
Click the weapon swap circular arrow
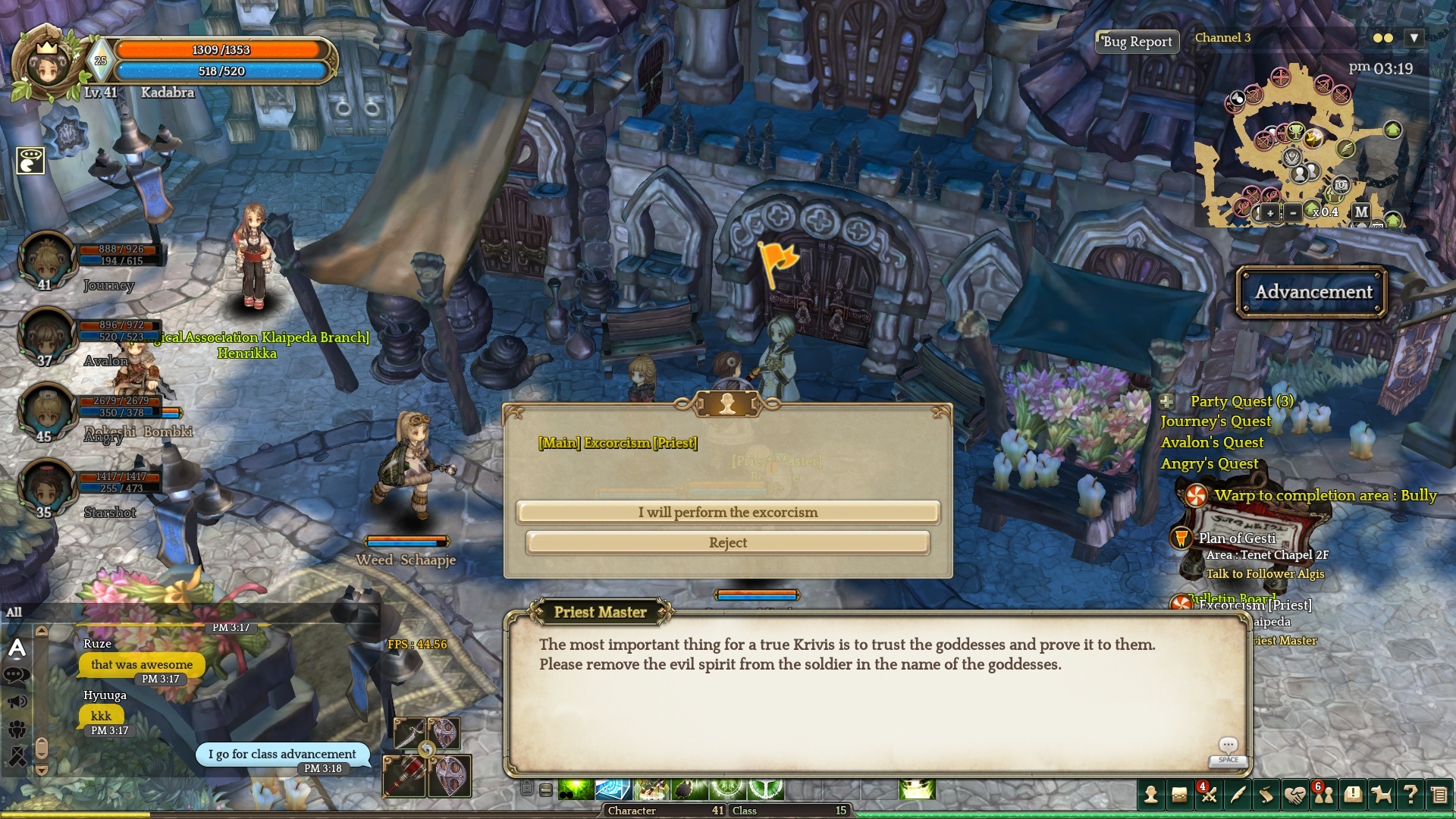(x=427, y=750)
